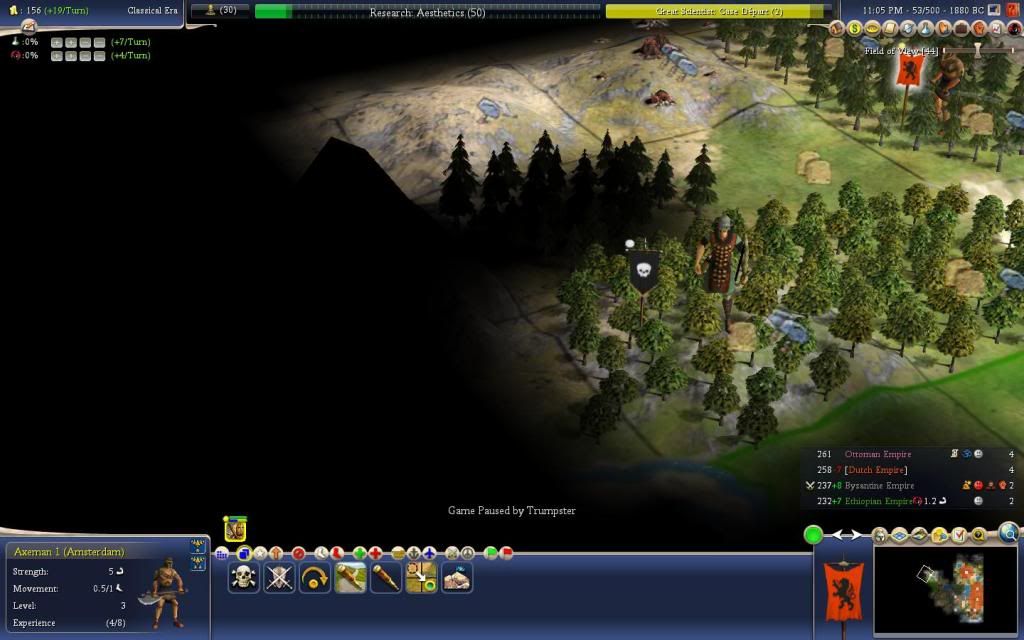Select the Byzantine Empire scoreboard row
The width and height of the screenshot is (1024, 640).
(880, 485)
